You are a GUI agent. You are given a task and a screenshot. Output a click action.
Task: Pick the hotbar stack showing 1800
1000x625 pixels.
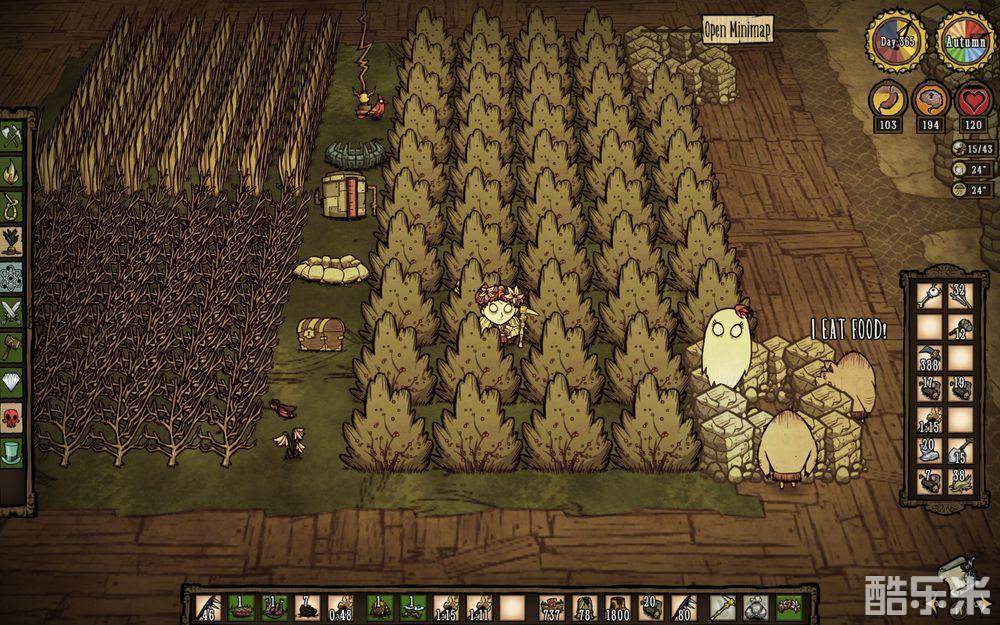(x=617, y=605)
